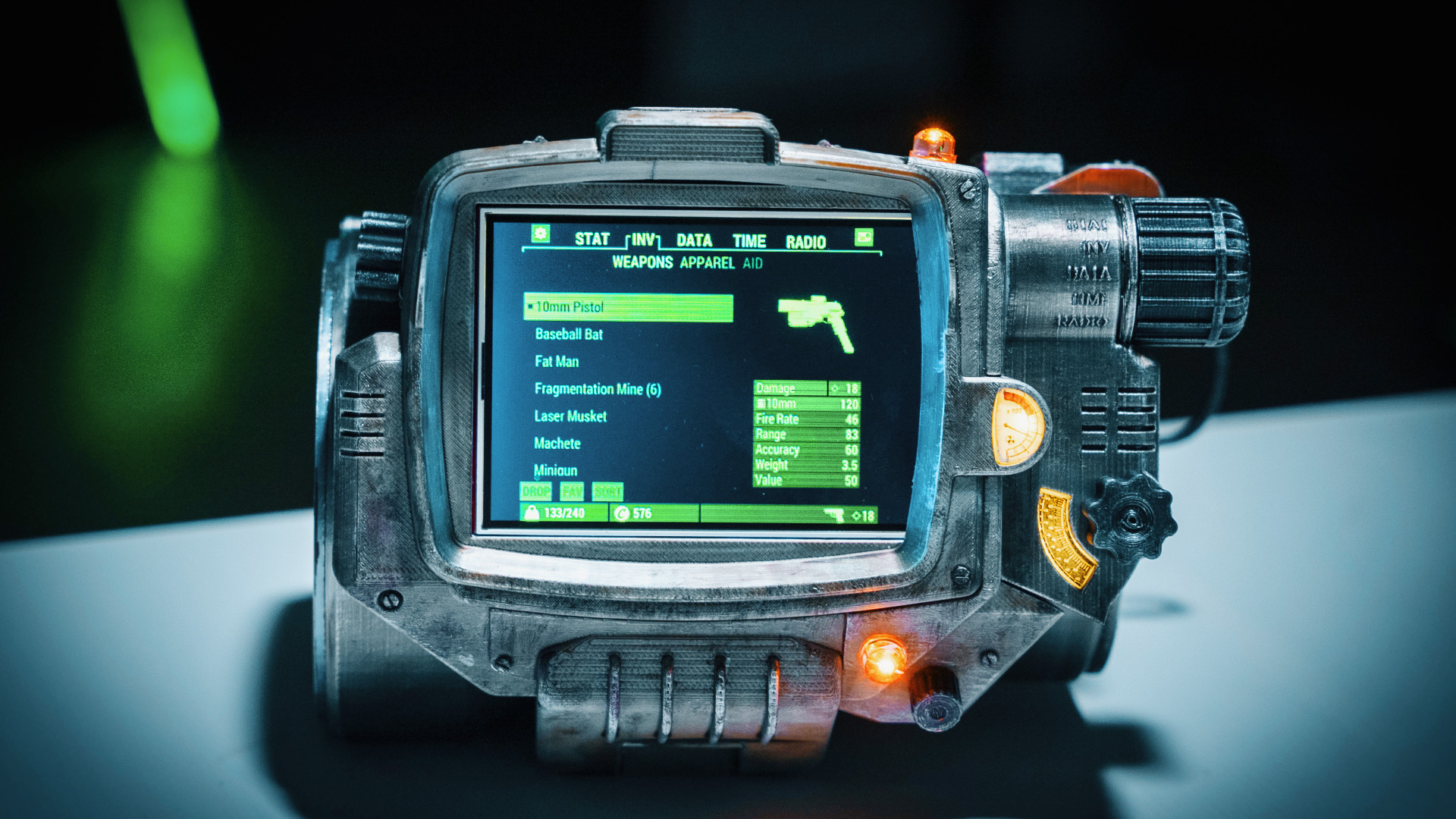Image resolution: width=1456 pixels, height=819 pixels.
Task: Click the scroll-down arrow below Minigun
Action: point(537,479)
